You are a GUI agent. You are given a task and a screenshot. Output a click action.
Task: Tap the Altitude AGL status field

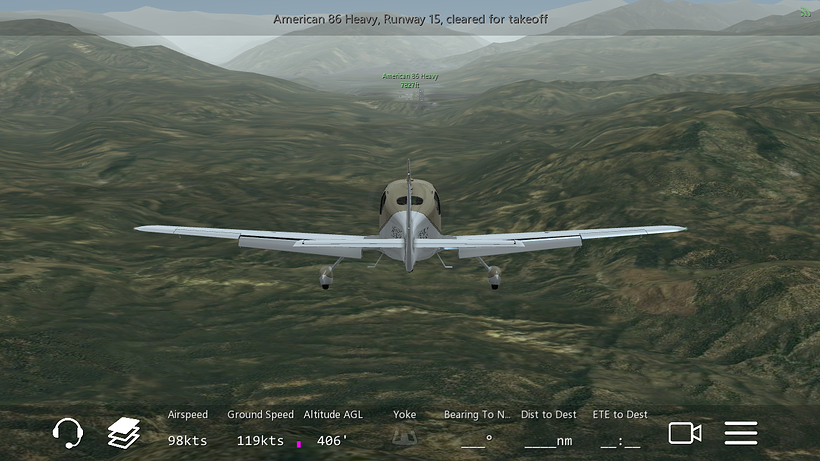pyautogui.click(x=333, y=429)
